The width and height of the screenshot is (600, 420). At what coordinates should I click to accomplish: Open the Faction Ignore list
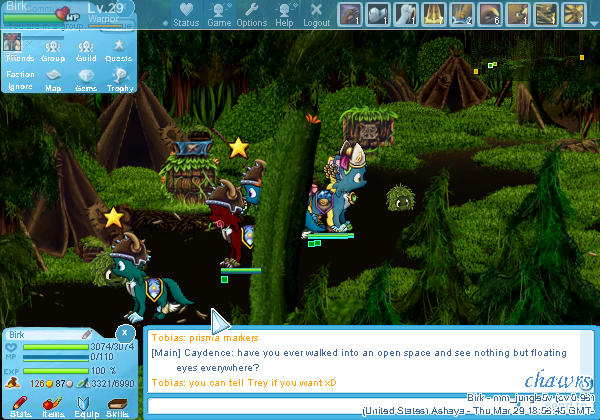pos(19,79)
